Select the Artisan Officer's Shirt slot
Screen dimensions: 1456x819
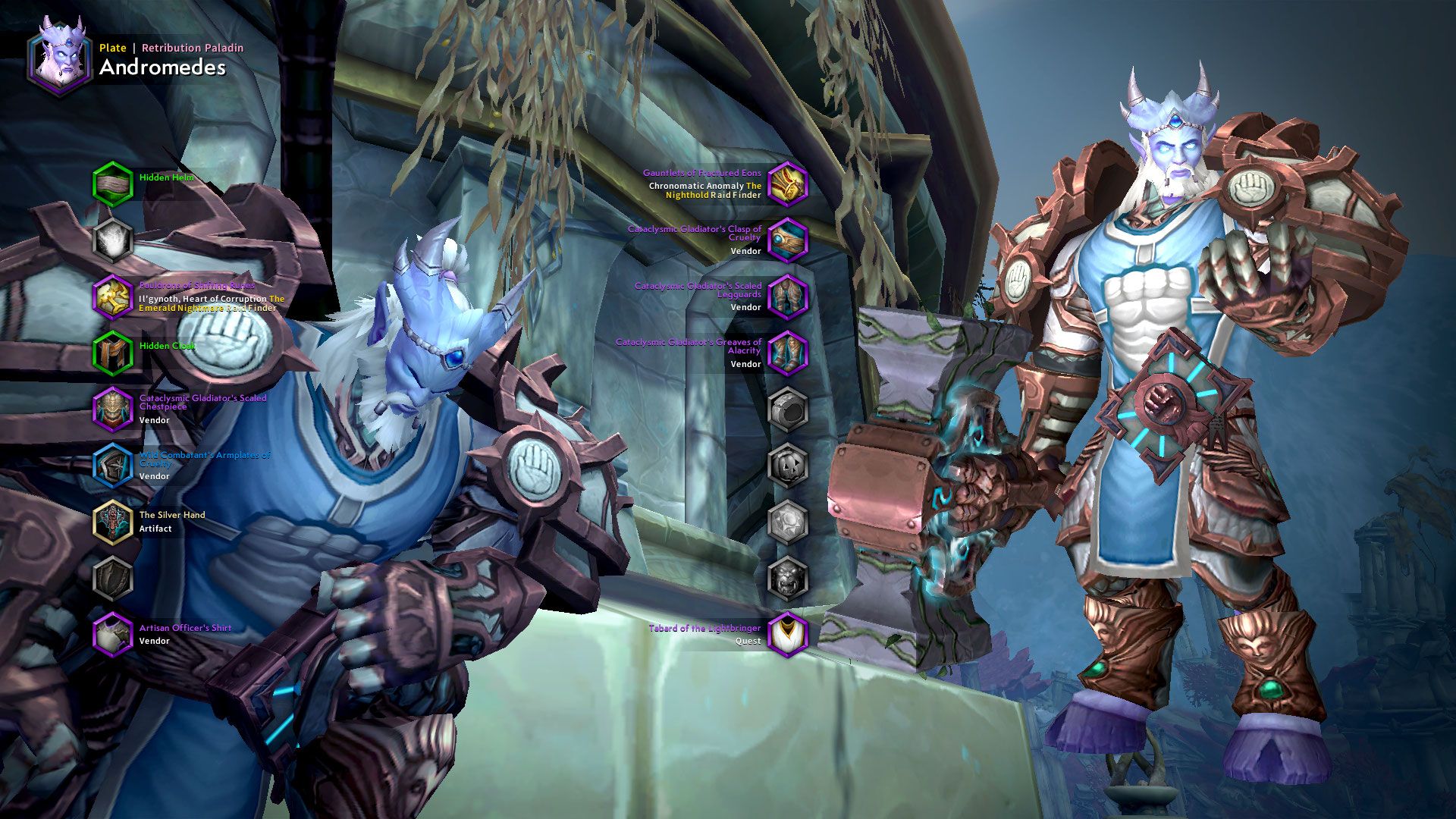pyautogui.click(x=113, y=634)
